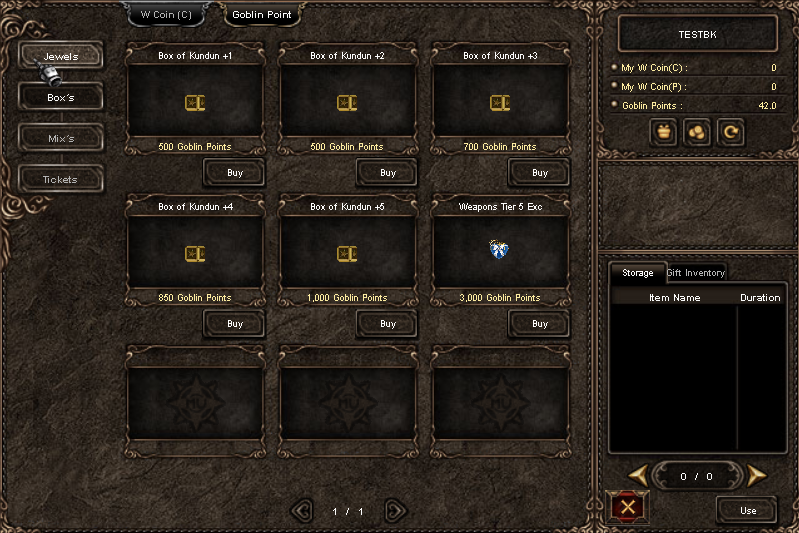This screenshot has width=799, height=533.
Task: Purchase Box of Kundun +3
Action: click(540, 173)
